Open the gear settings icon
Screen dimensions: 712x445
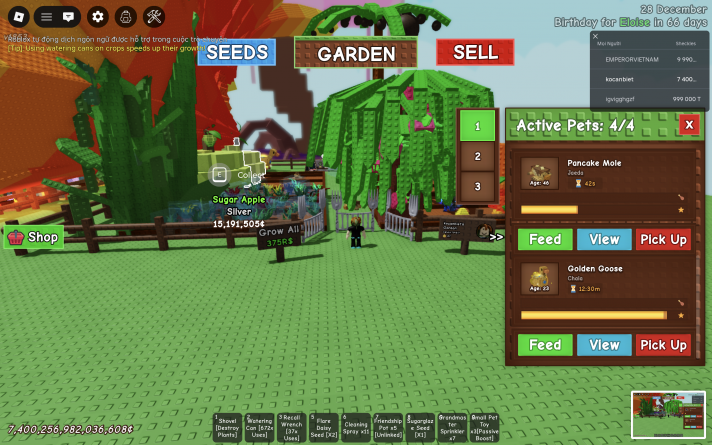[x=97, y=16]
